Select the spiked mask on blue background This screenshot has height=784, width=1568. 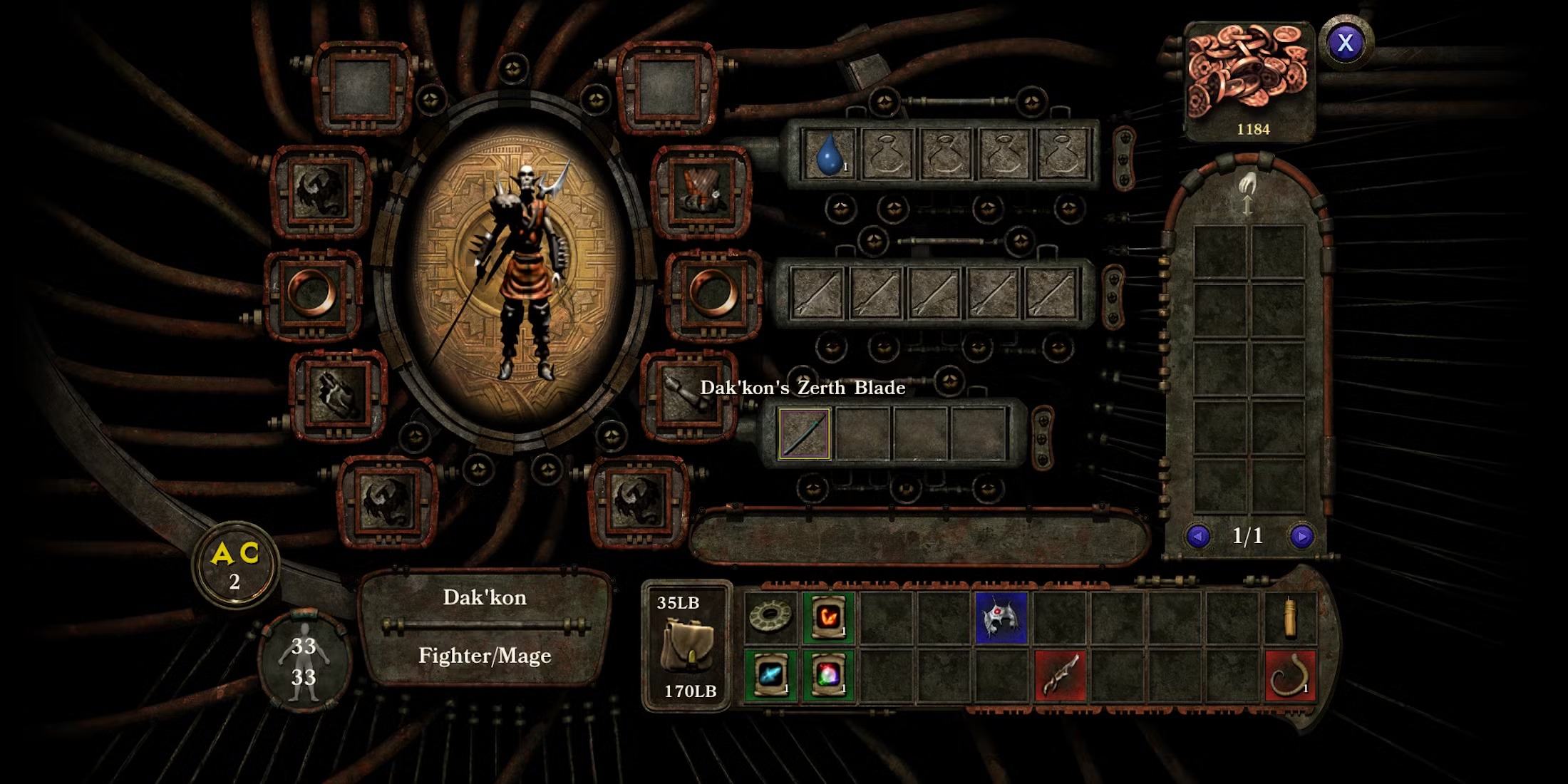pos(1001,617)
